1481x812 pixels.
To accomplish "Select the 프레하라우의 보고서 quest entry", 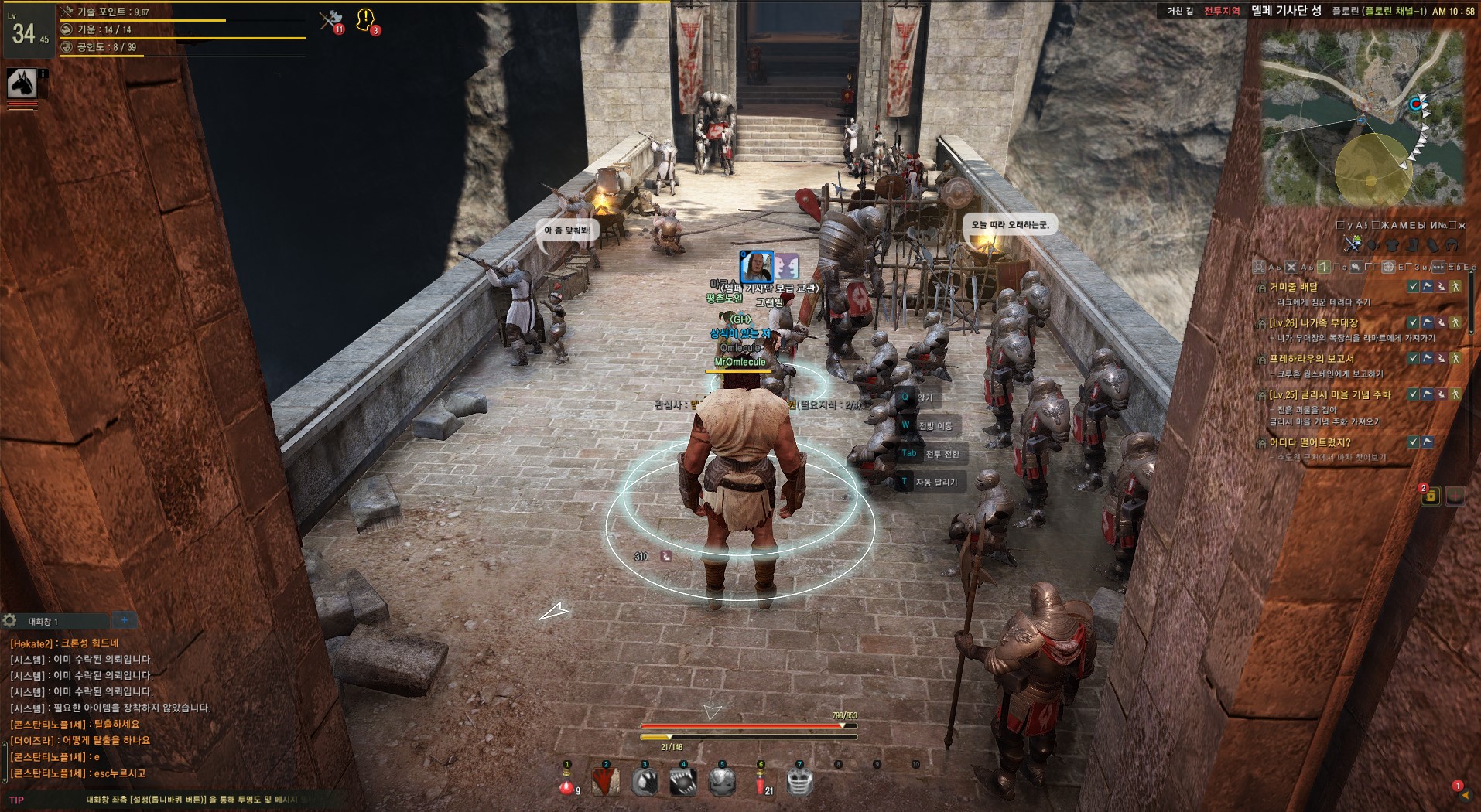I will [x=1311, y=359].
